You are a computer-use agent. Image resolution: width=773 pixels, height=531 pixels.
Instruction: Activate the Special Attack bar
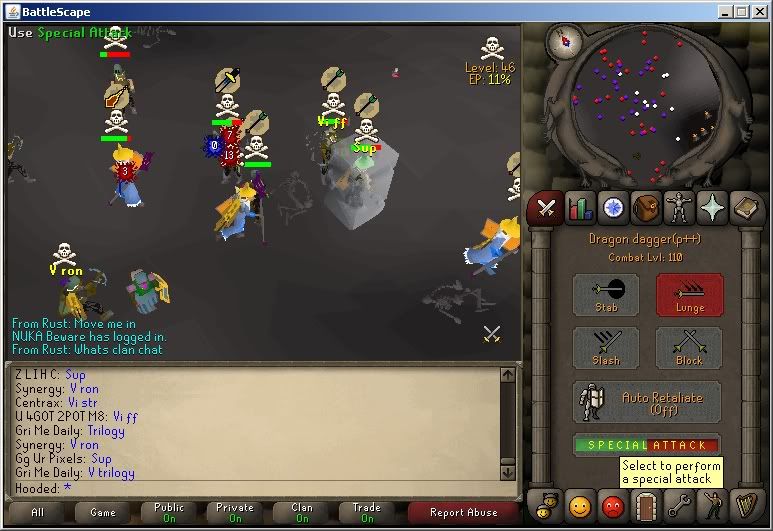click(646, 445)
